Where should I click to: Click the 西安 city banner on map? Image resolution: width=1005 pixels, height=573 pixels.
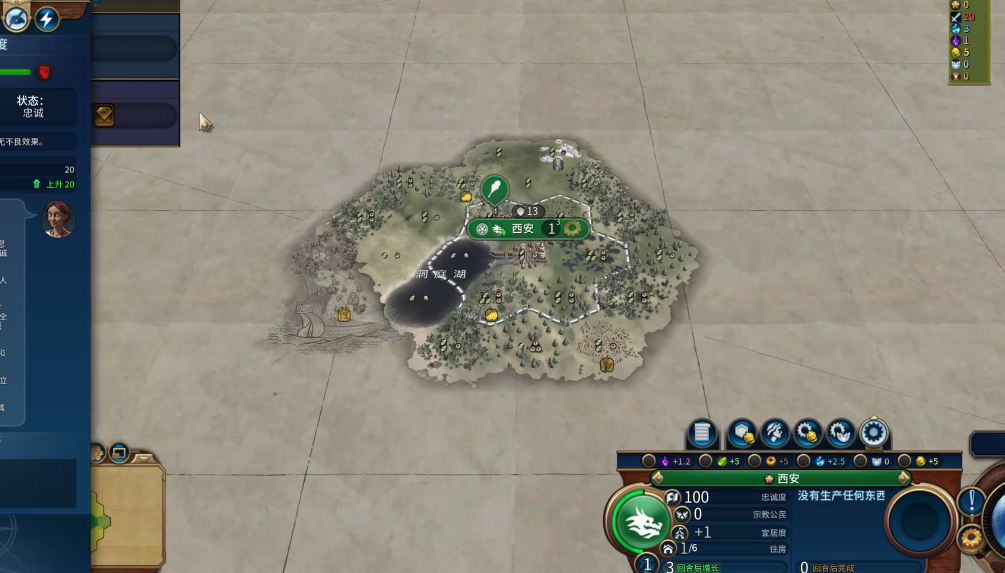(x=524, y=229)
